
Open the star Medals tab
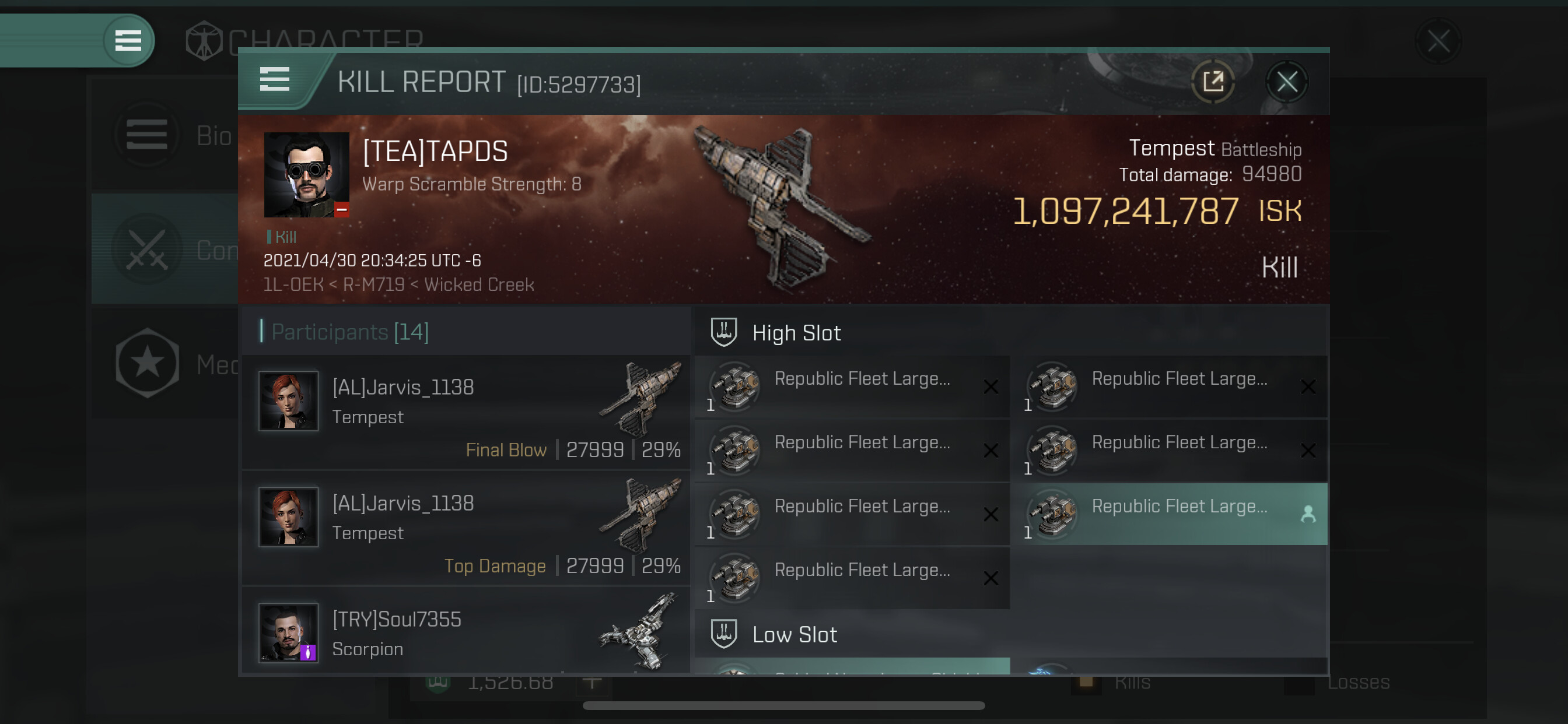coord(164,364)
